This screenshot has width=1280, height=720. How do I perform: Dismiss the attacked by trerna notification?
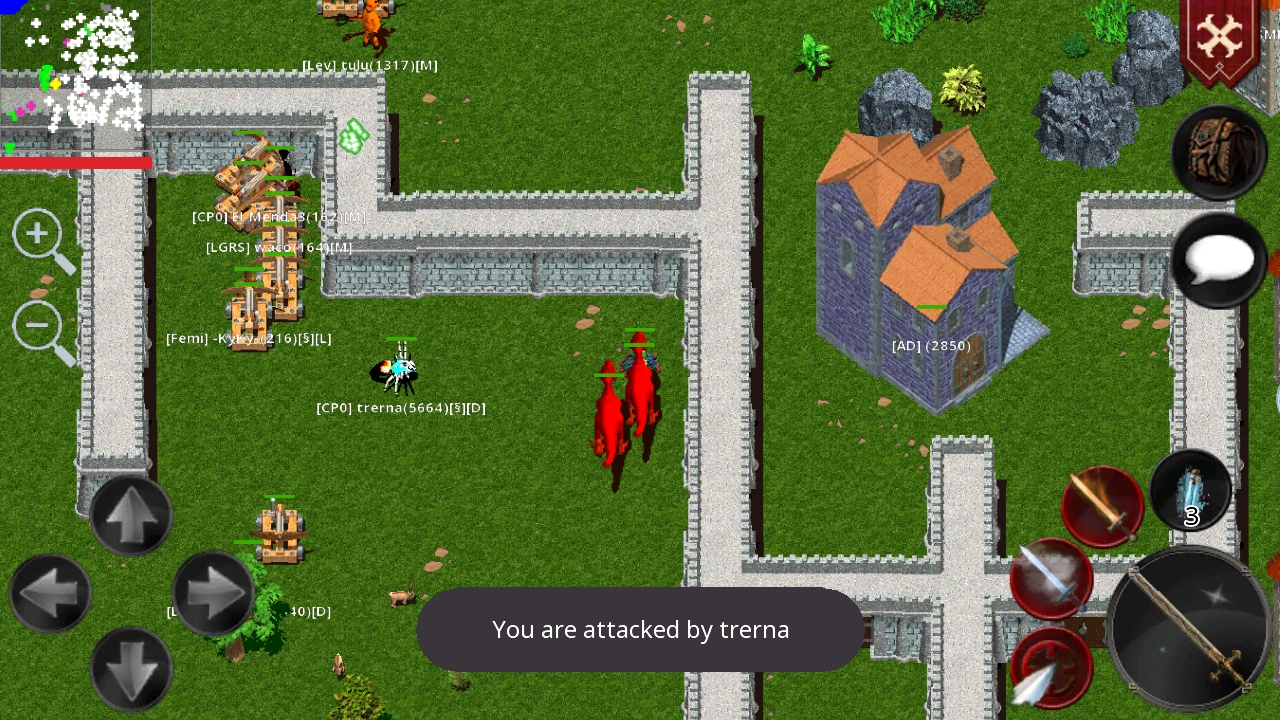640,630
